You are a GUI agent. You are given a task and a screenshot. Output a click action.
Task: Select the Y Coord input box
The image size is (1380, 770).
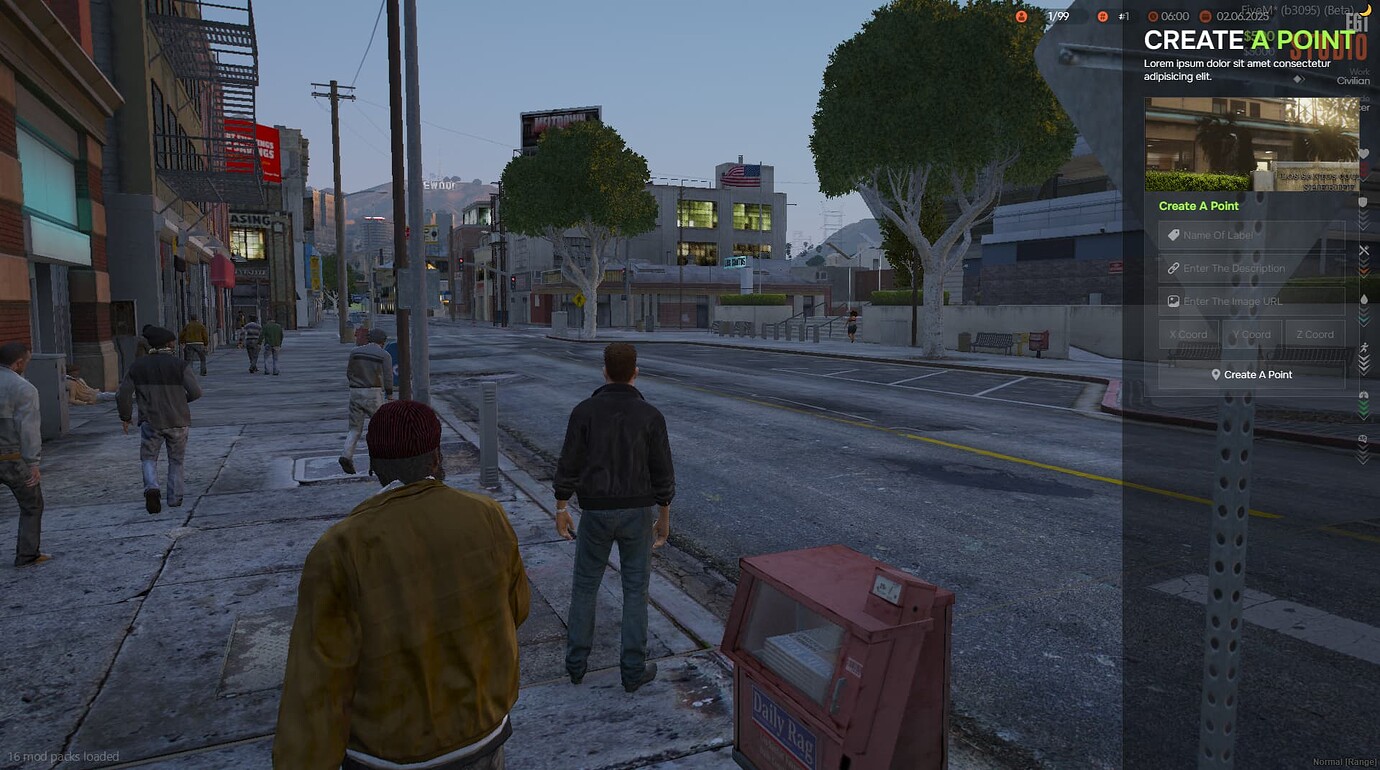[x=1251, y=335]
